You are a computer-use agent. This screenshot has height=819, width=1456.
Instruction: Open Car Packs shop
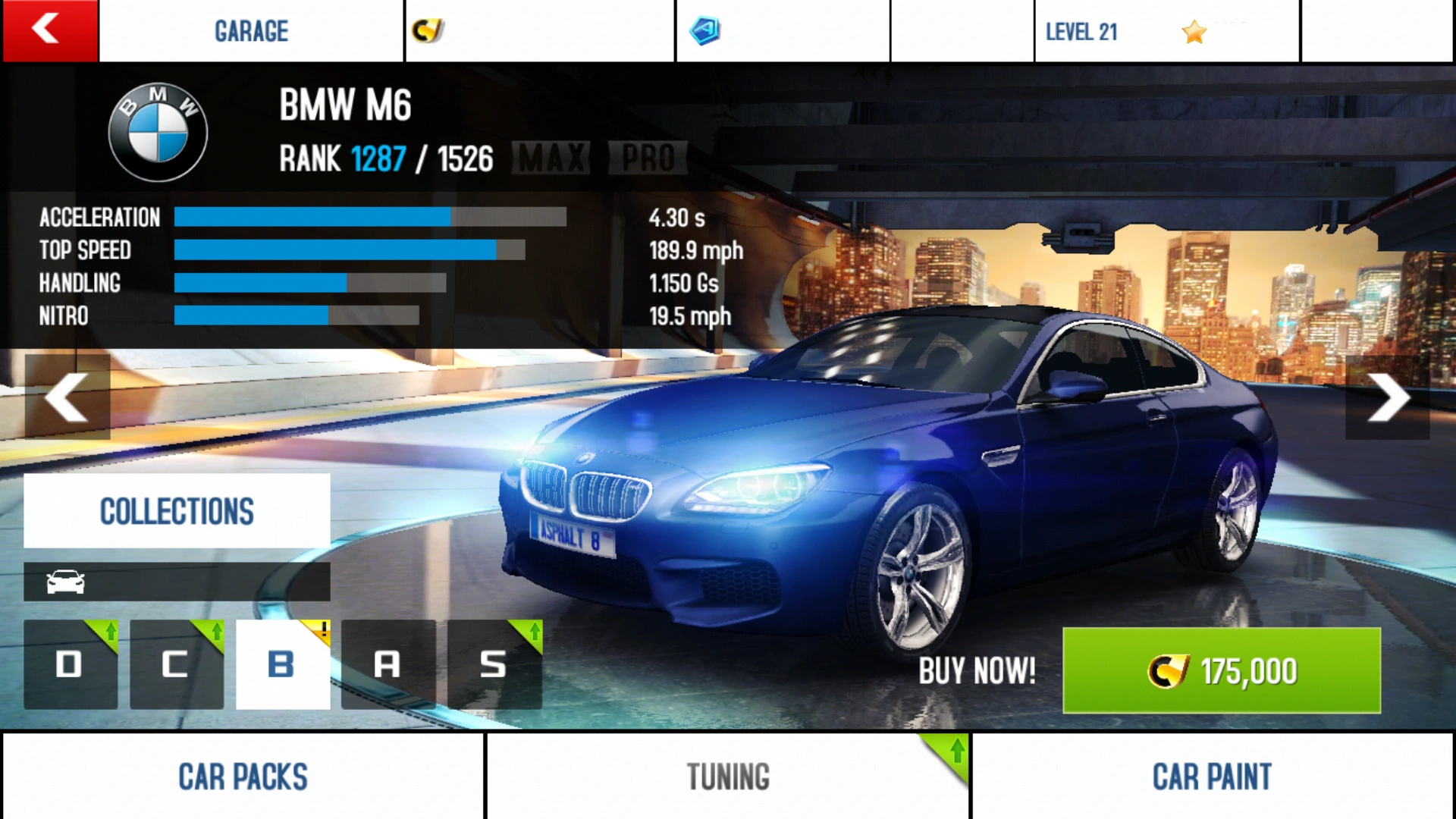[243, 776]
